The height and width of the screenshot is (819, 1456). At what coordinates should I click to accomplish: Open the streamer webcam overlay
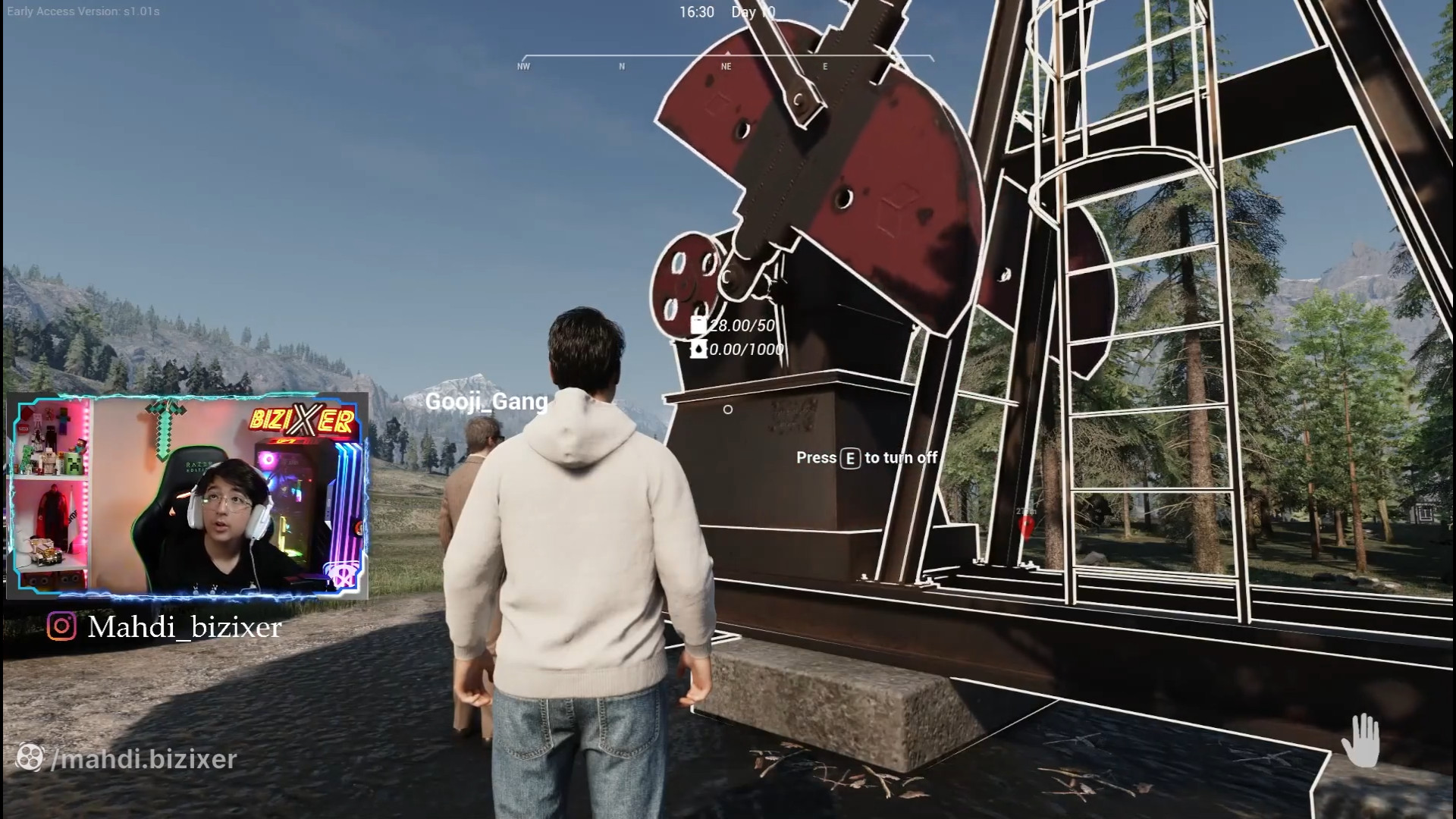187,496
